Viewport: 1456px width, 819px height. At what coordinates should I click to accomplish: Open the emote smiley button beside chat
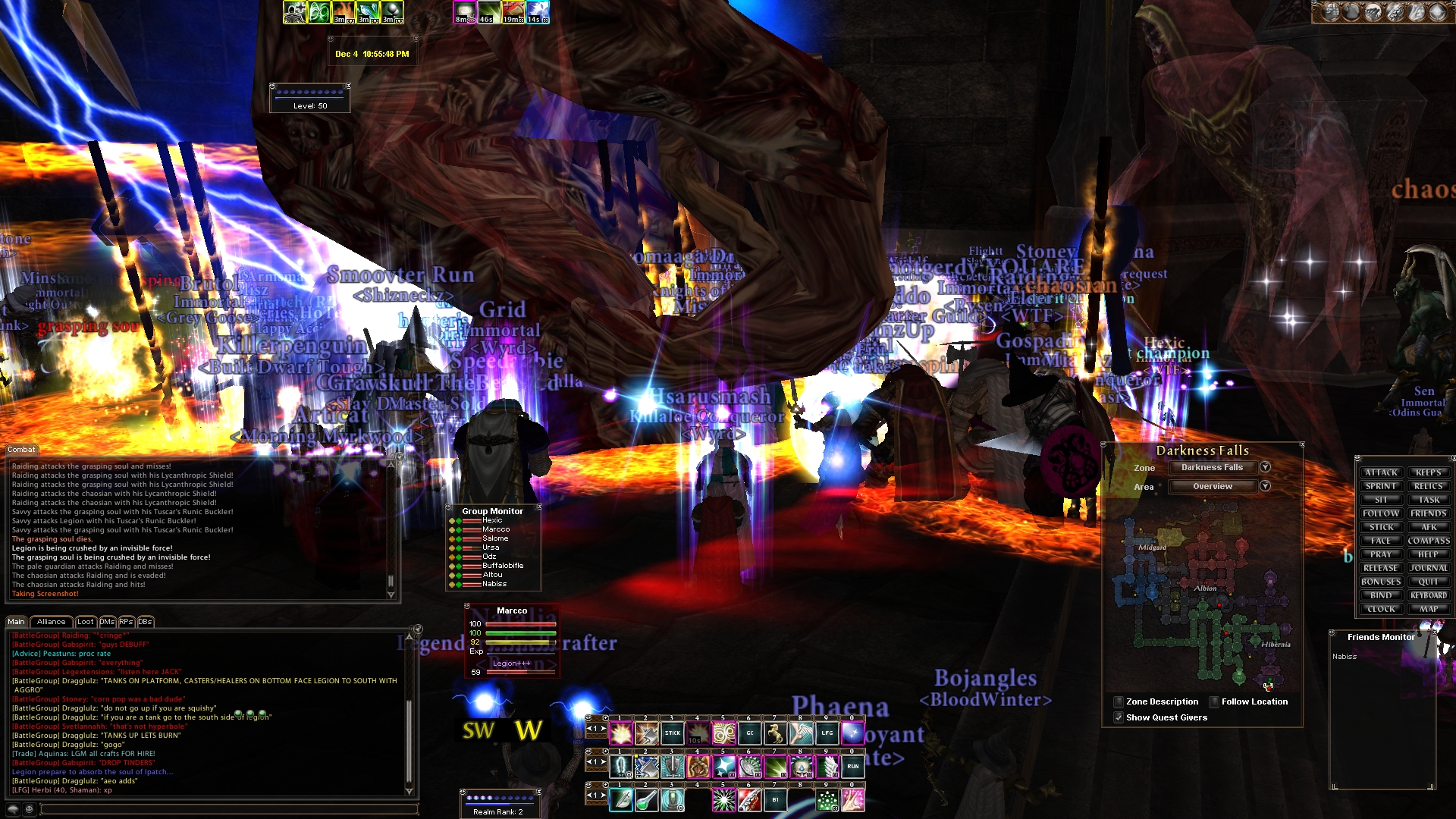(29, 809)
